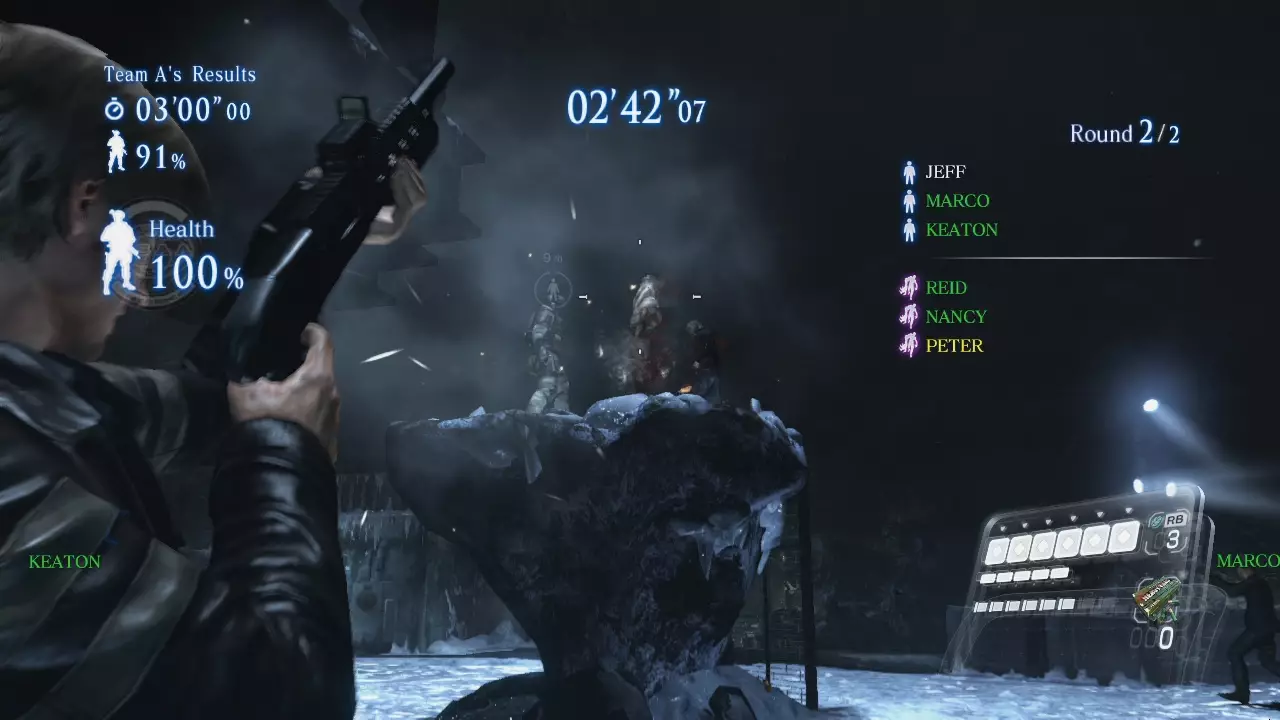Toggle the pink player icon next to PETER
1280x720 pixels.
[910, 346]
